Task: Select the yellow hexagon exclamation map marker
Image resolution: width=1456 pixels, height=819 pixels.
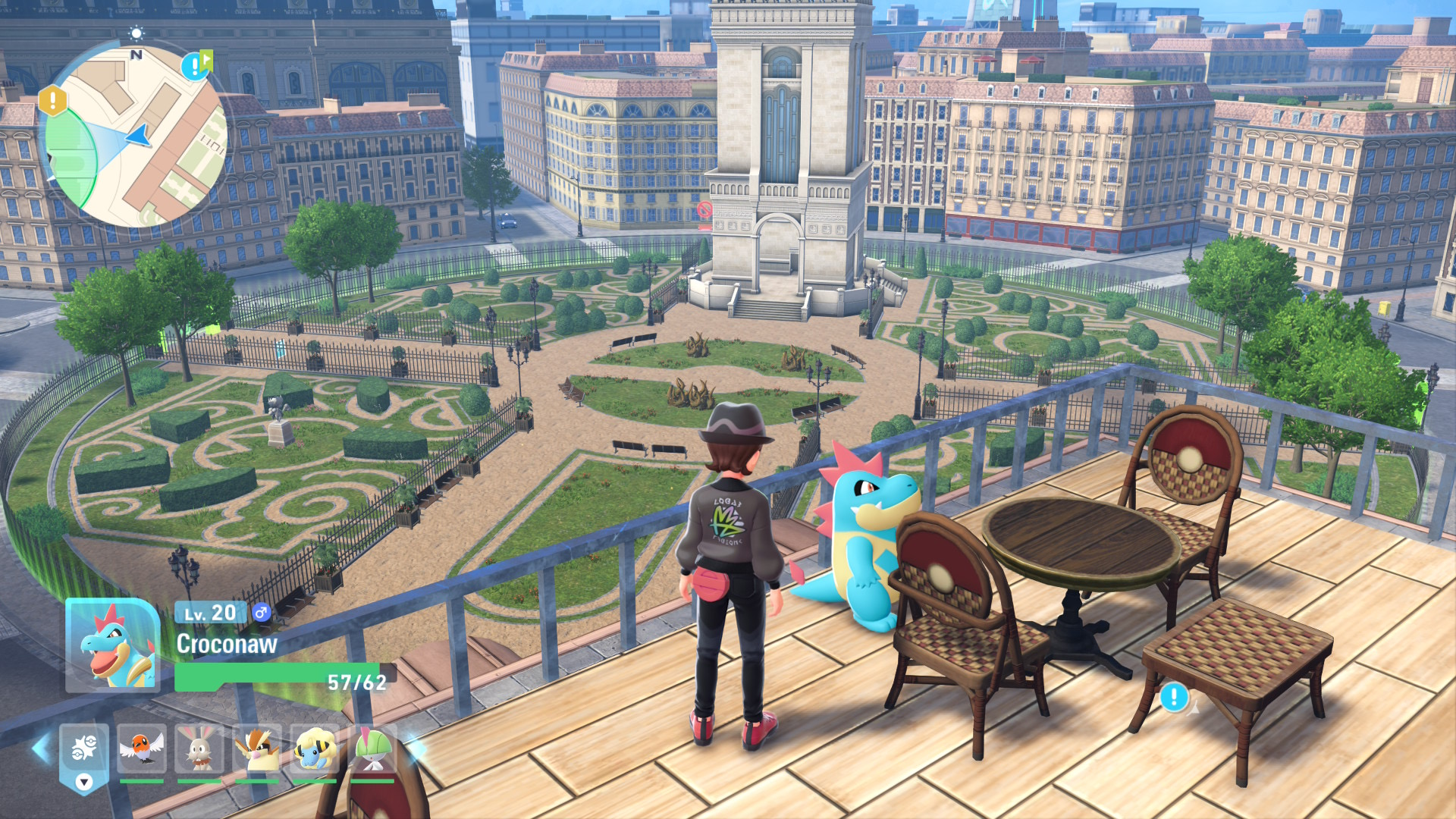Action: point(52,100)
